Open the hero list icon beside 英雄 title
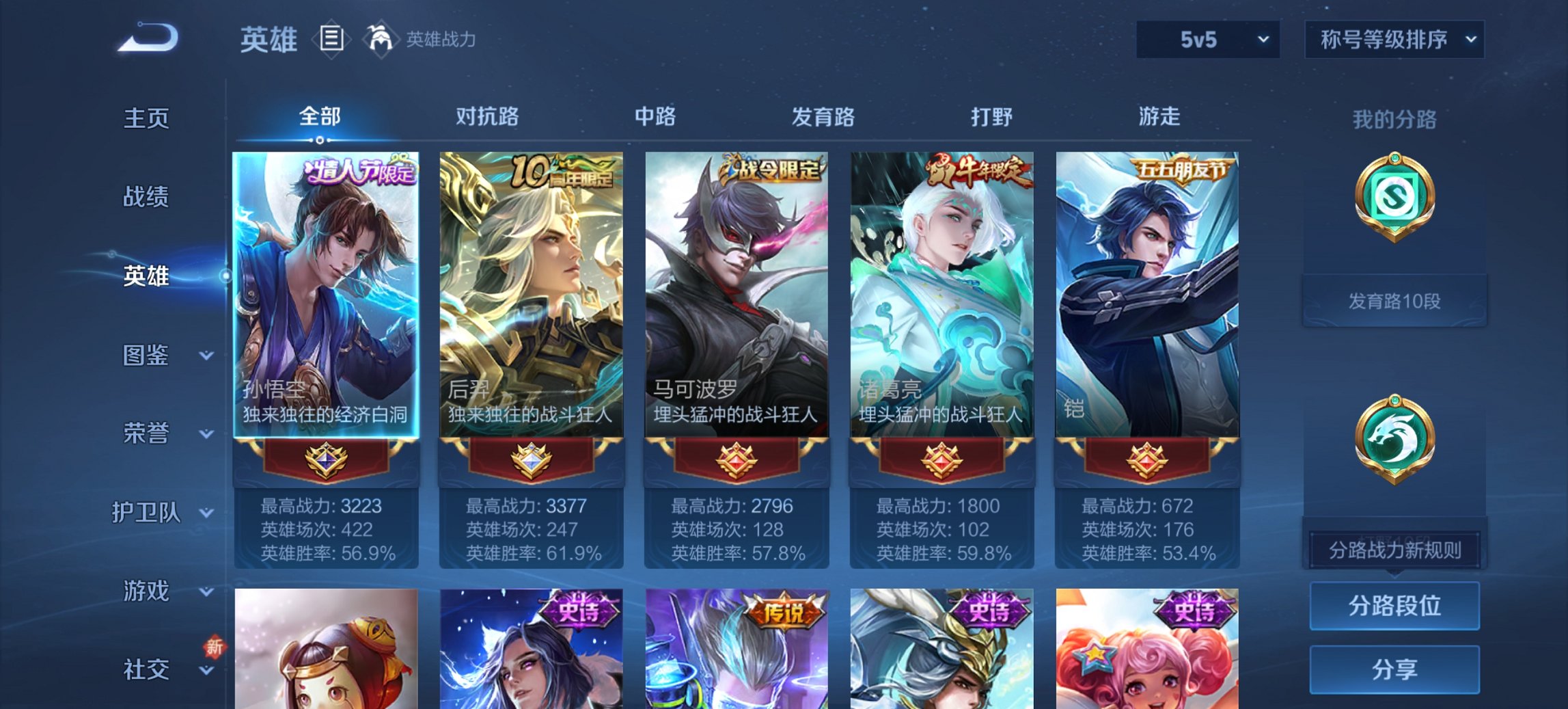The image size is (1568, 709). [x=331, y=40]
